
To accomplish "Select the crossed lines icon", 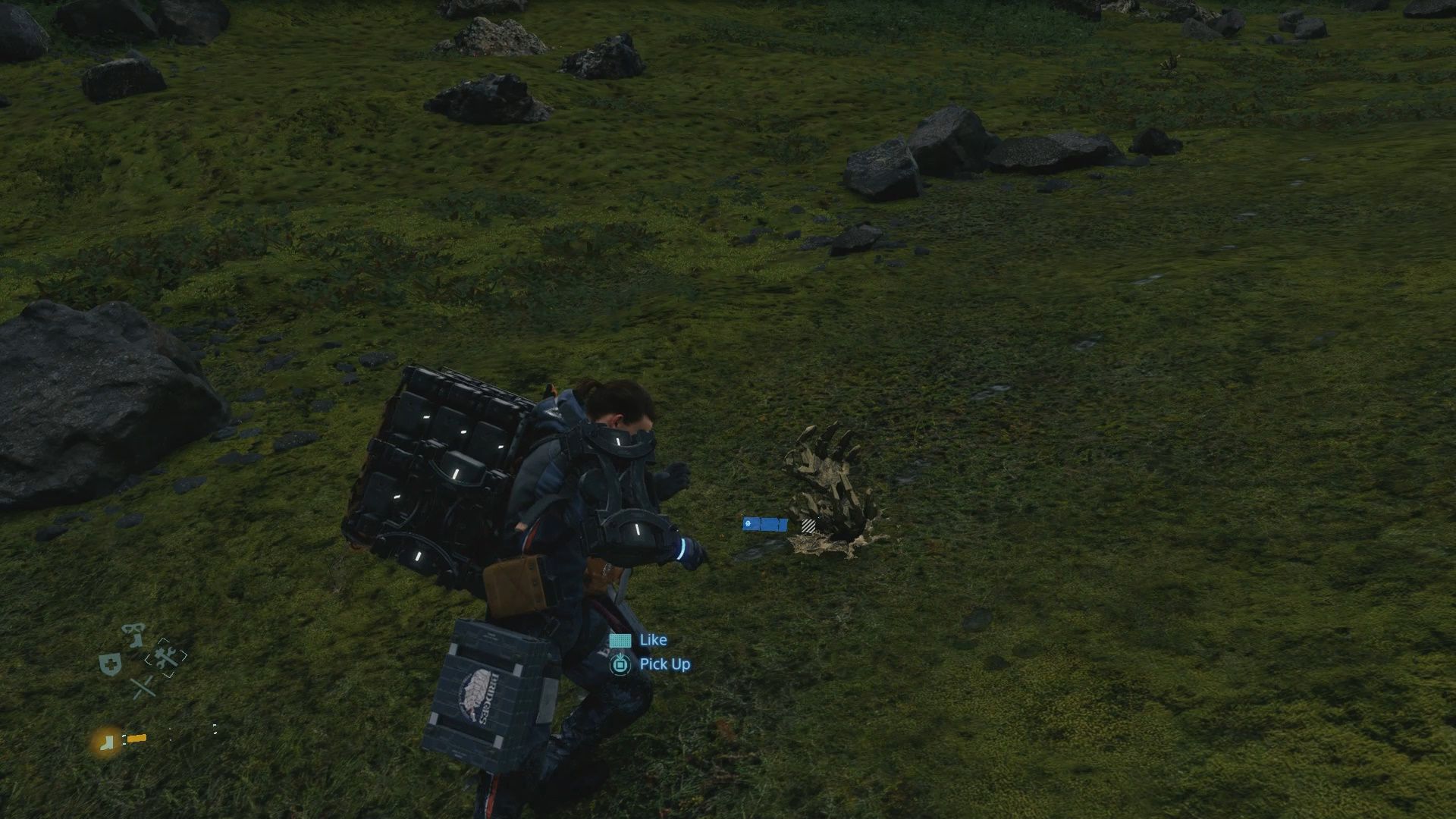I will coord(142,688).
